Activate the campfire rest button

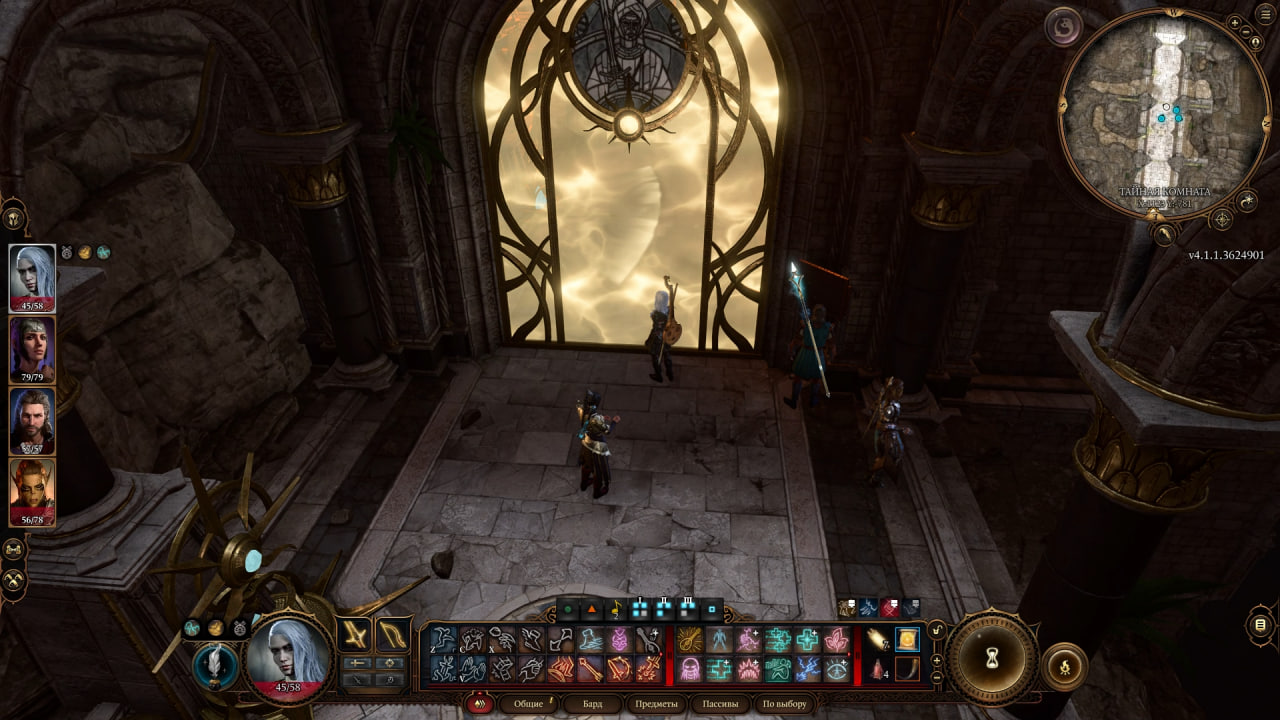[x=1064, y=667]
